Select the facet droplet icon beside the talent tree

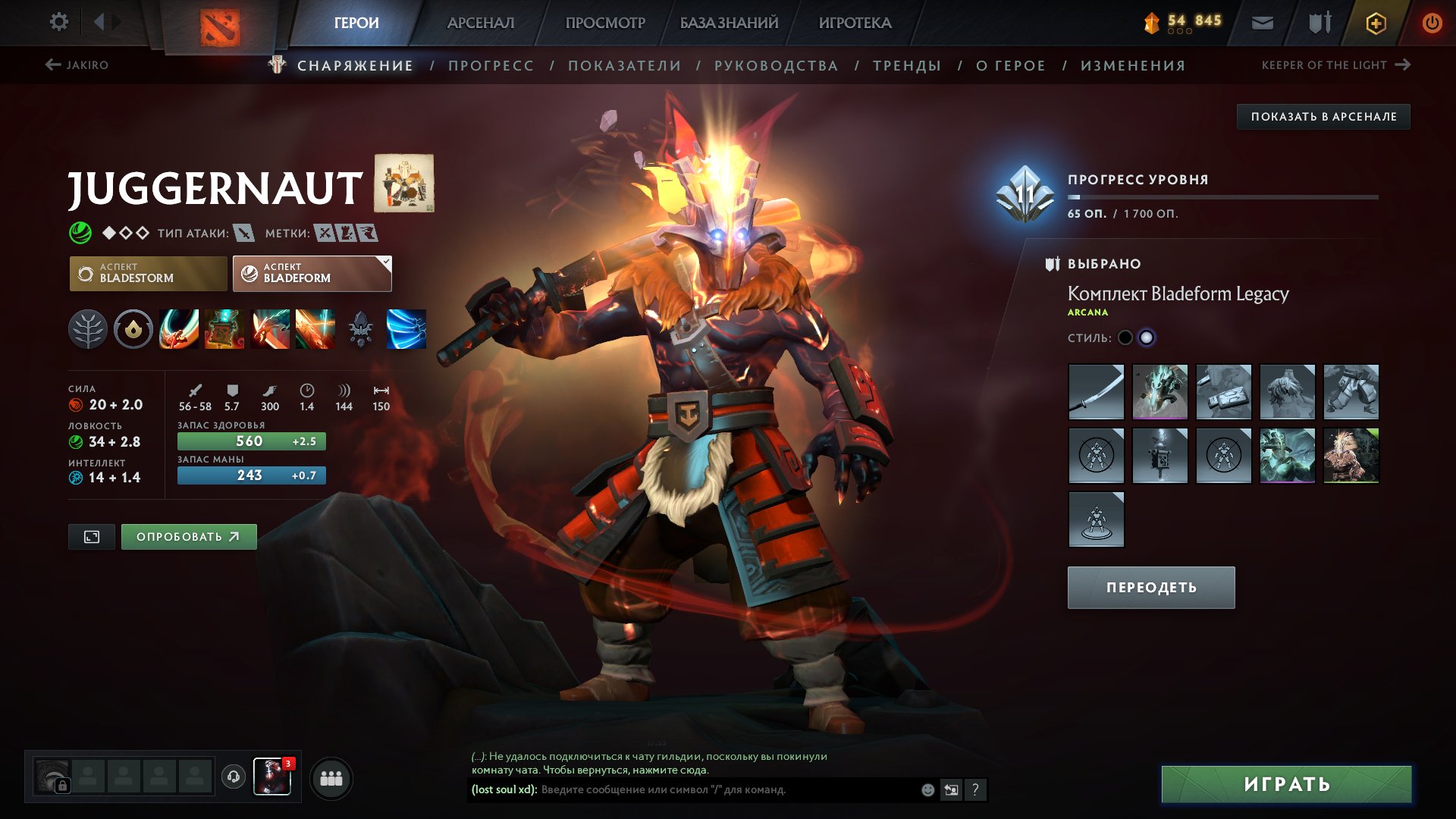[x=133, y=329]
